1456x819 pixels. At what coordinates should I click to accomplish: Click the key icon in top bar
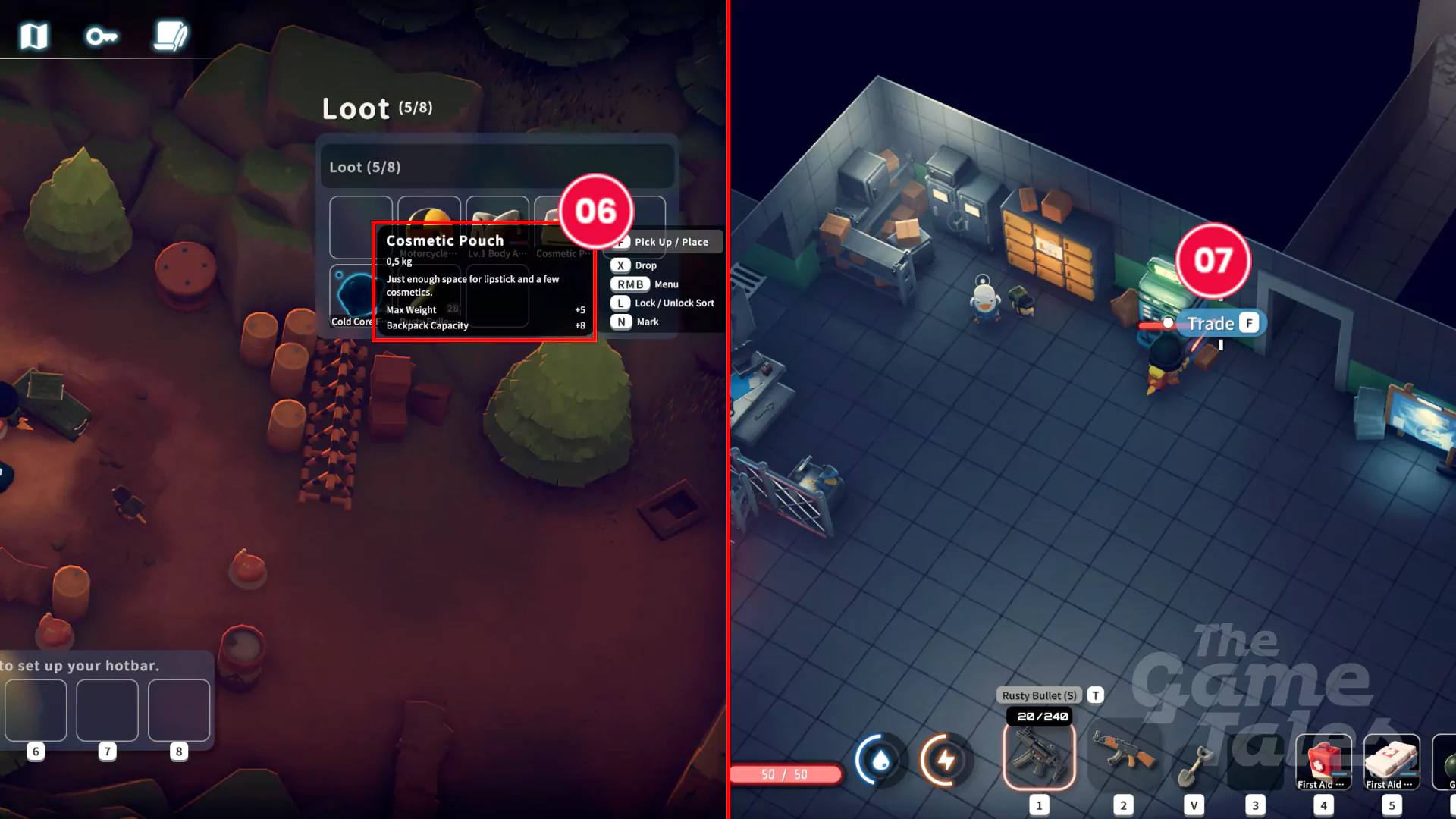[x=101, y=36]
